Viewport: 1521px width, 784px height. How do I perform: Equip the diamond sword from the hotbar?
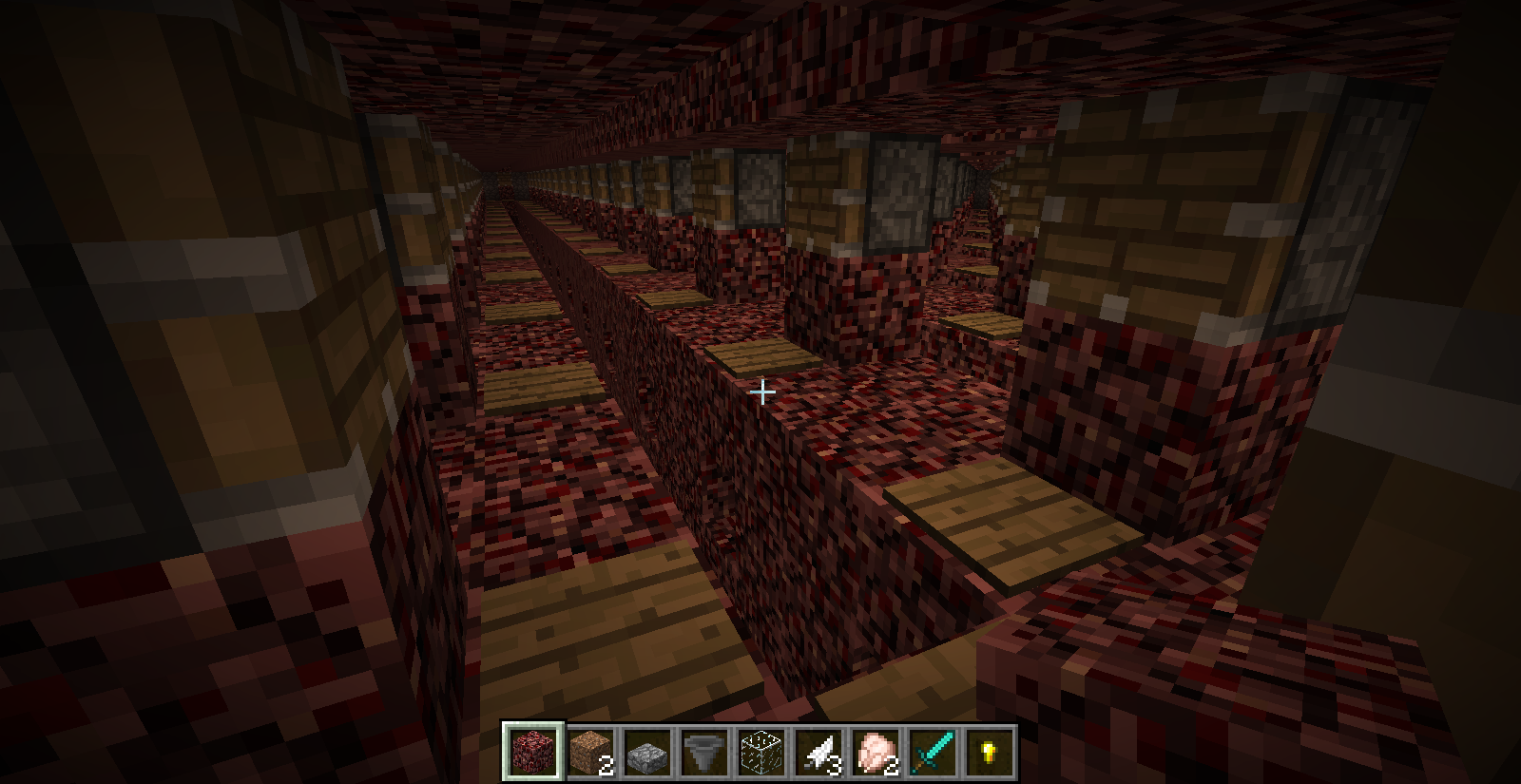[x=933, y=753]
